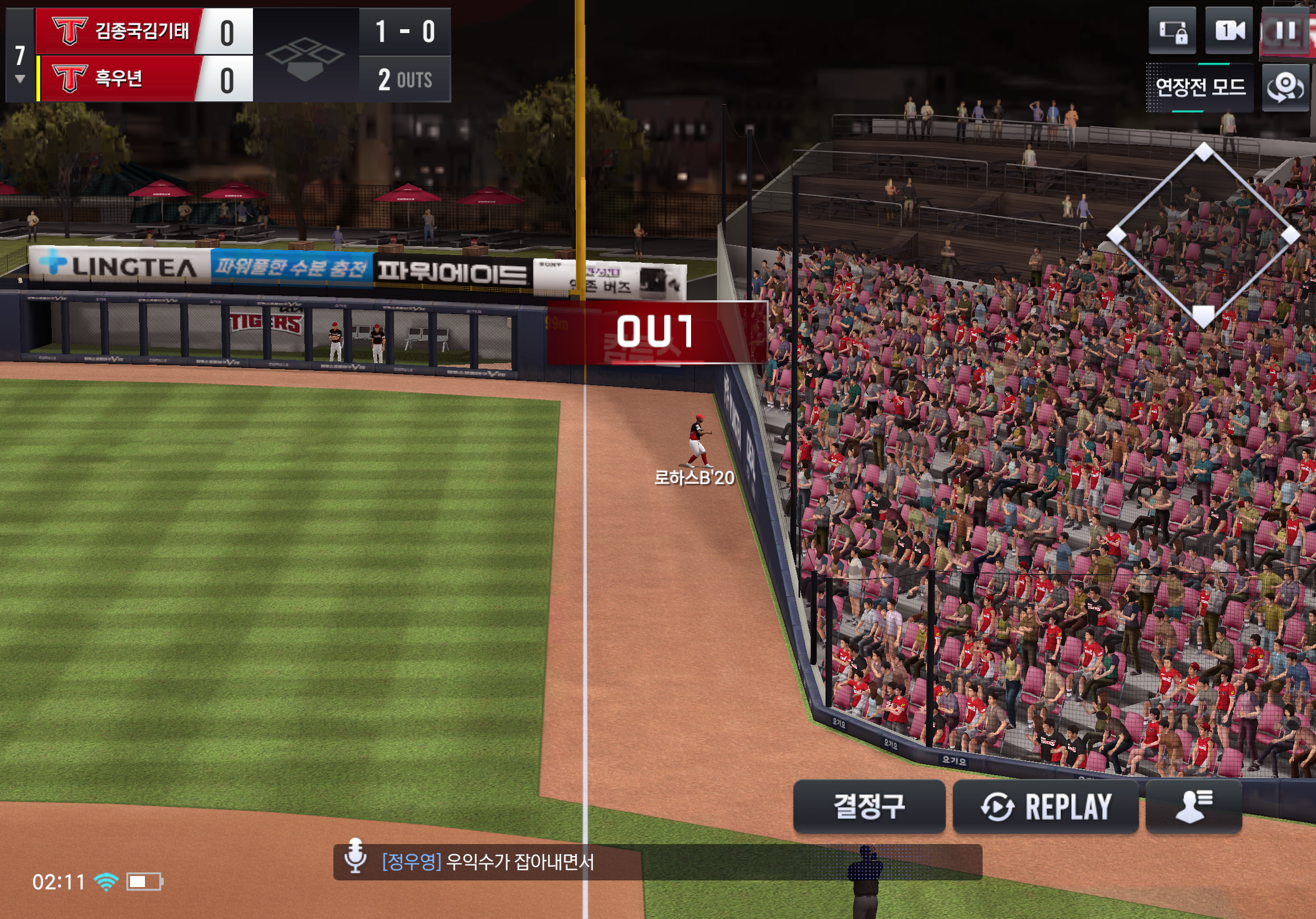Viewport: 1316px width, 919px height.
Task: Open the player info list button
Action: [x=1193, y=806]
